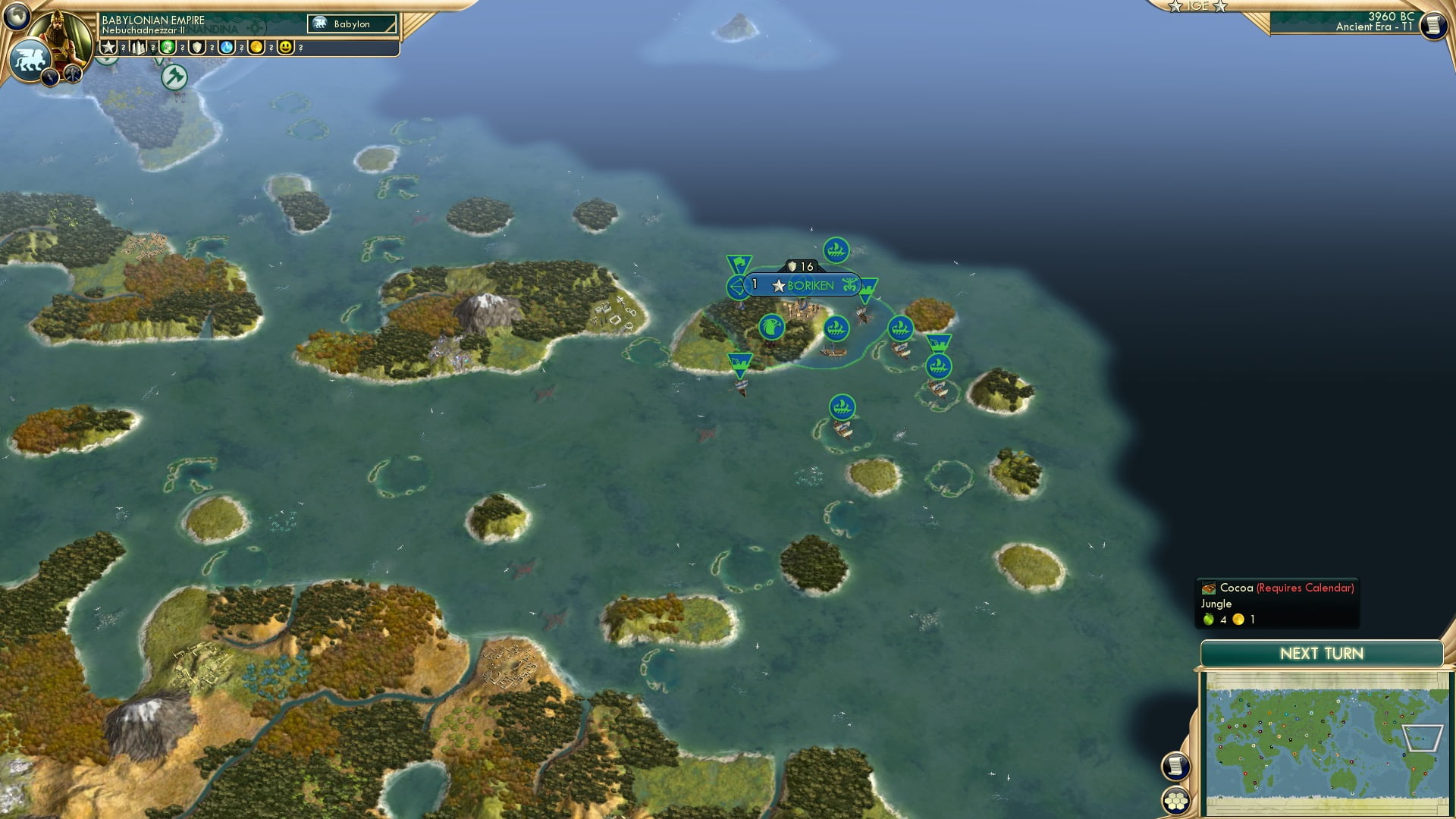Select the trireme unit flag east of Boriken
Viewport: 1456px width, 819px height.
(899, 328)
